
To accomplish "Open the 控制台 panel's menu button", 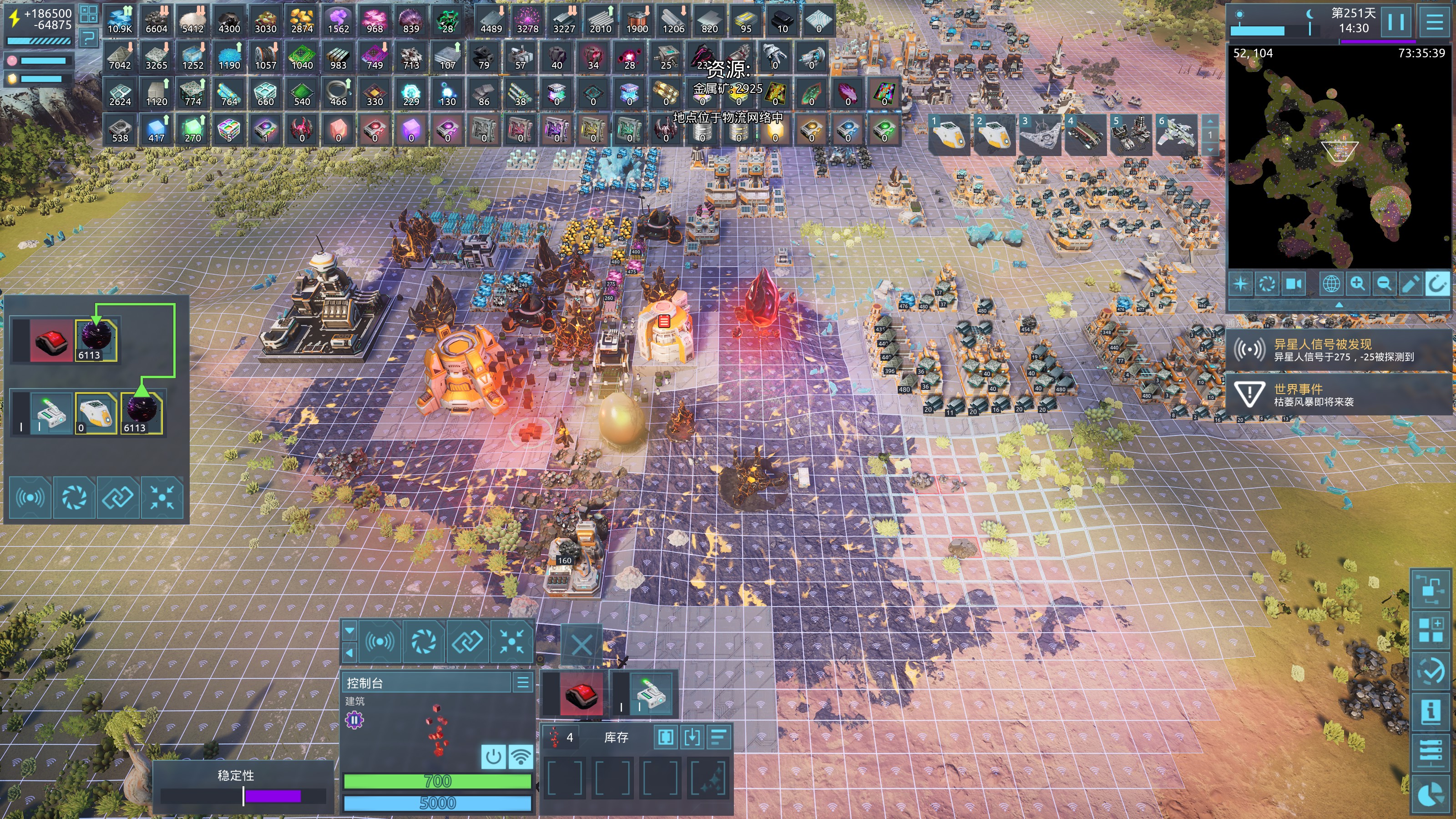I will 523,682.
